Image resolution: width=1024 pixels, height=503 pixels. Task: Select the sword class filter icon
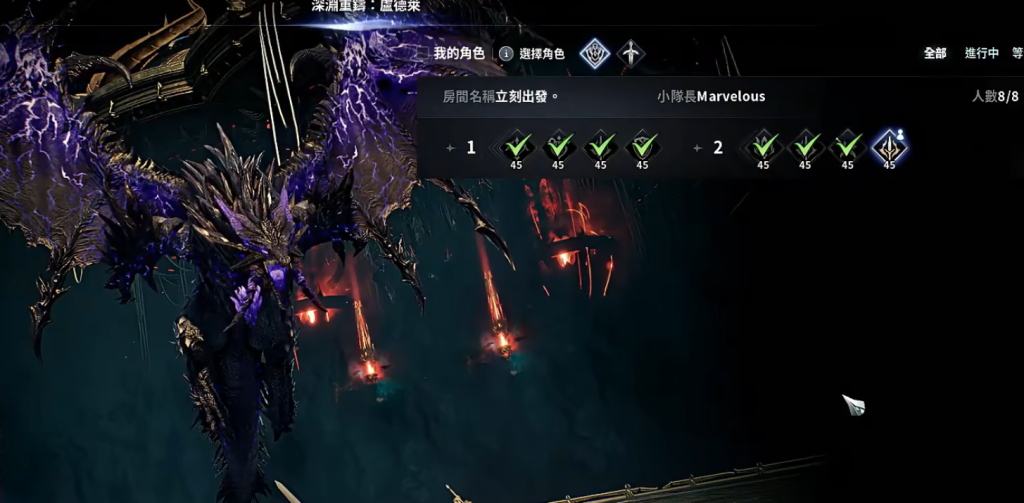tap(631, 52)
